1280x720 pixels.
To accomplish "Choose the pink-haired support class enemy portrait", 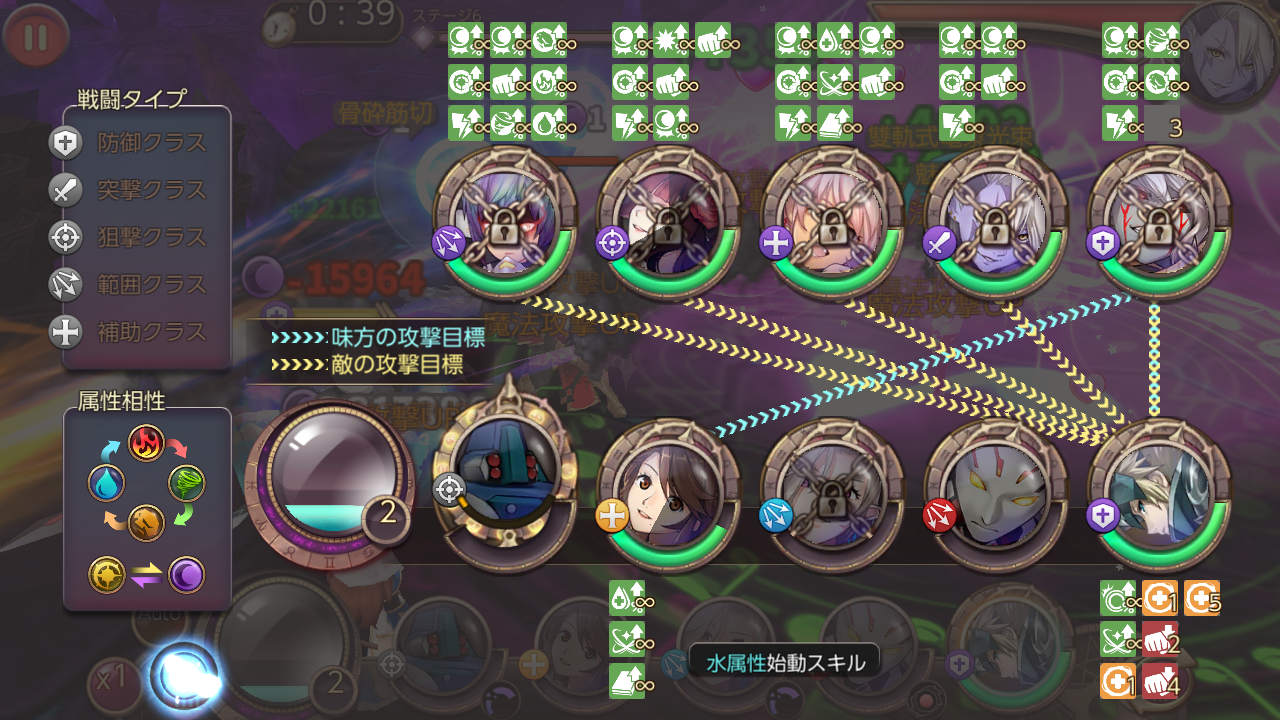I will pos(832,220).
